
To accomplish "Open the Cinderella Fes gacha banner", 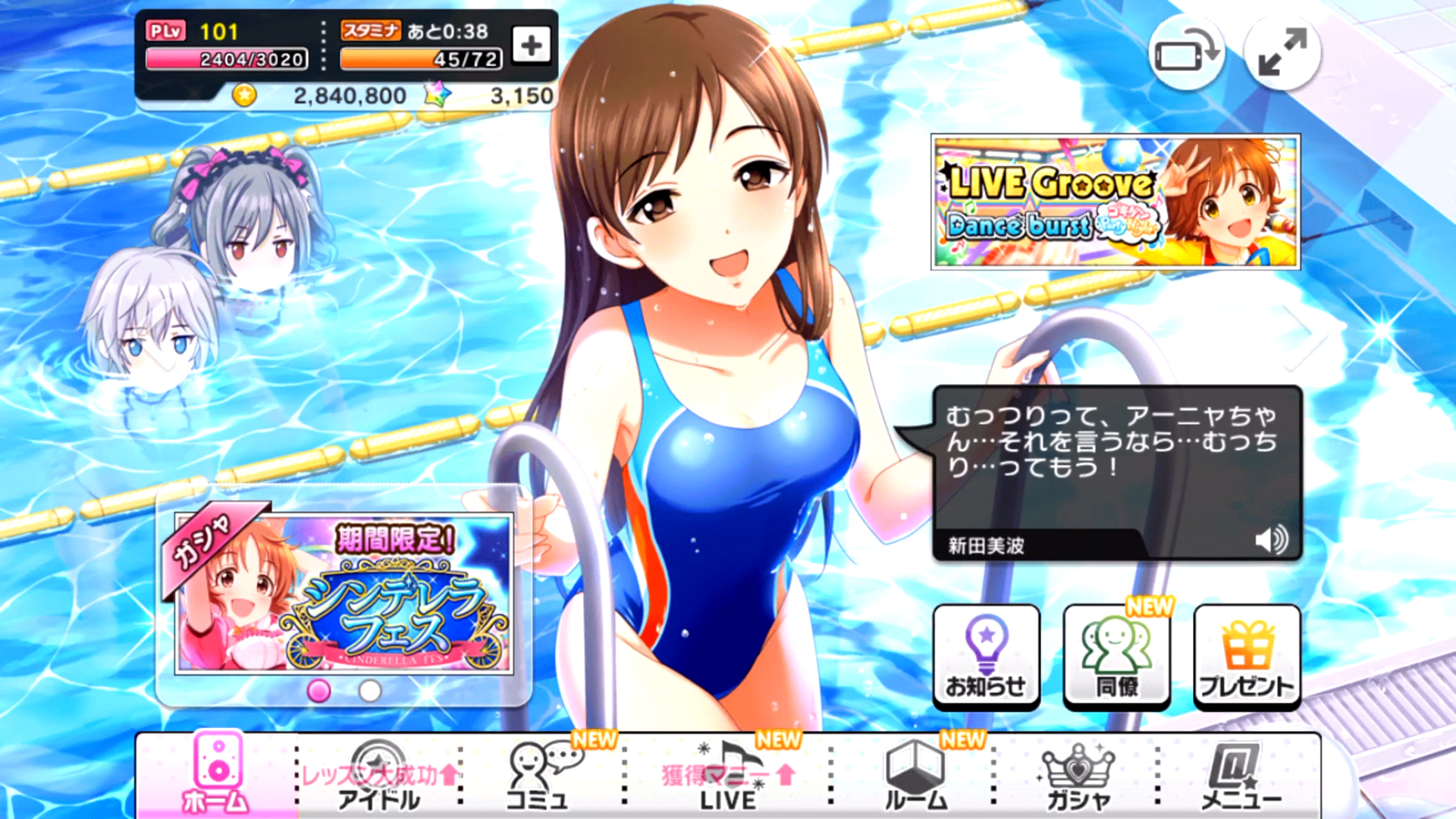I will tap(344, 594).
